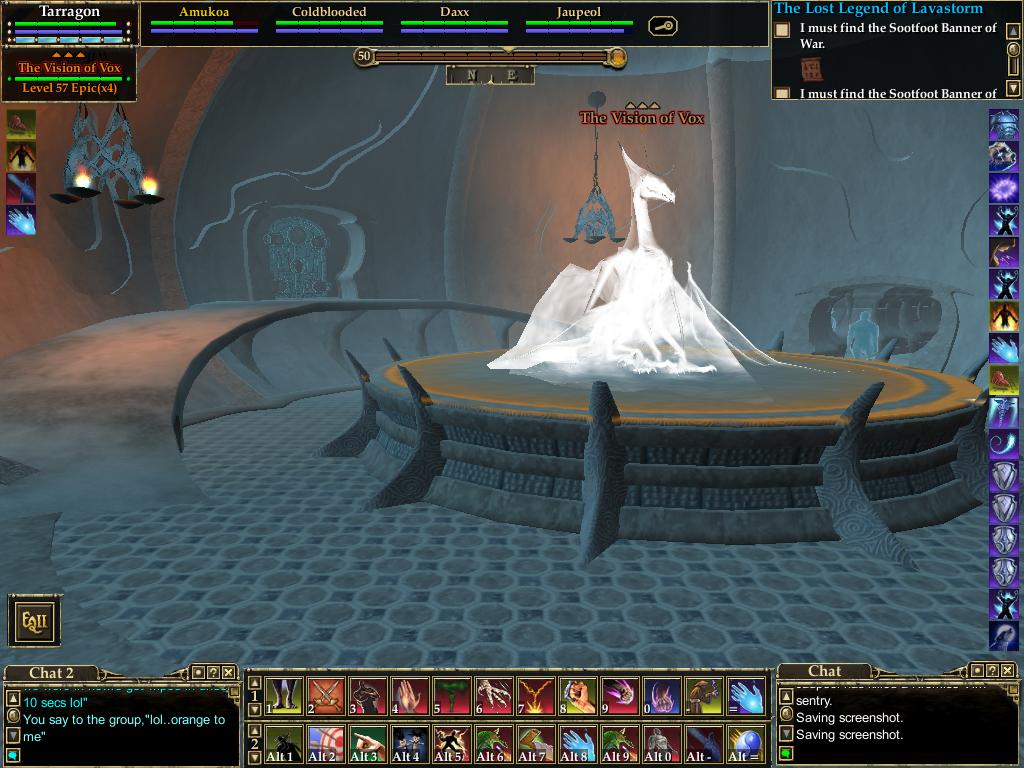This screenshot has height=768, width=1024.
Task: Use the clenched fist ability in slot 8
Action: coord(578,696)
